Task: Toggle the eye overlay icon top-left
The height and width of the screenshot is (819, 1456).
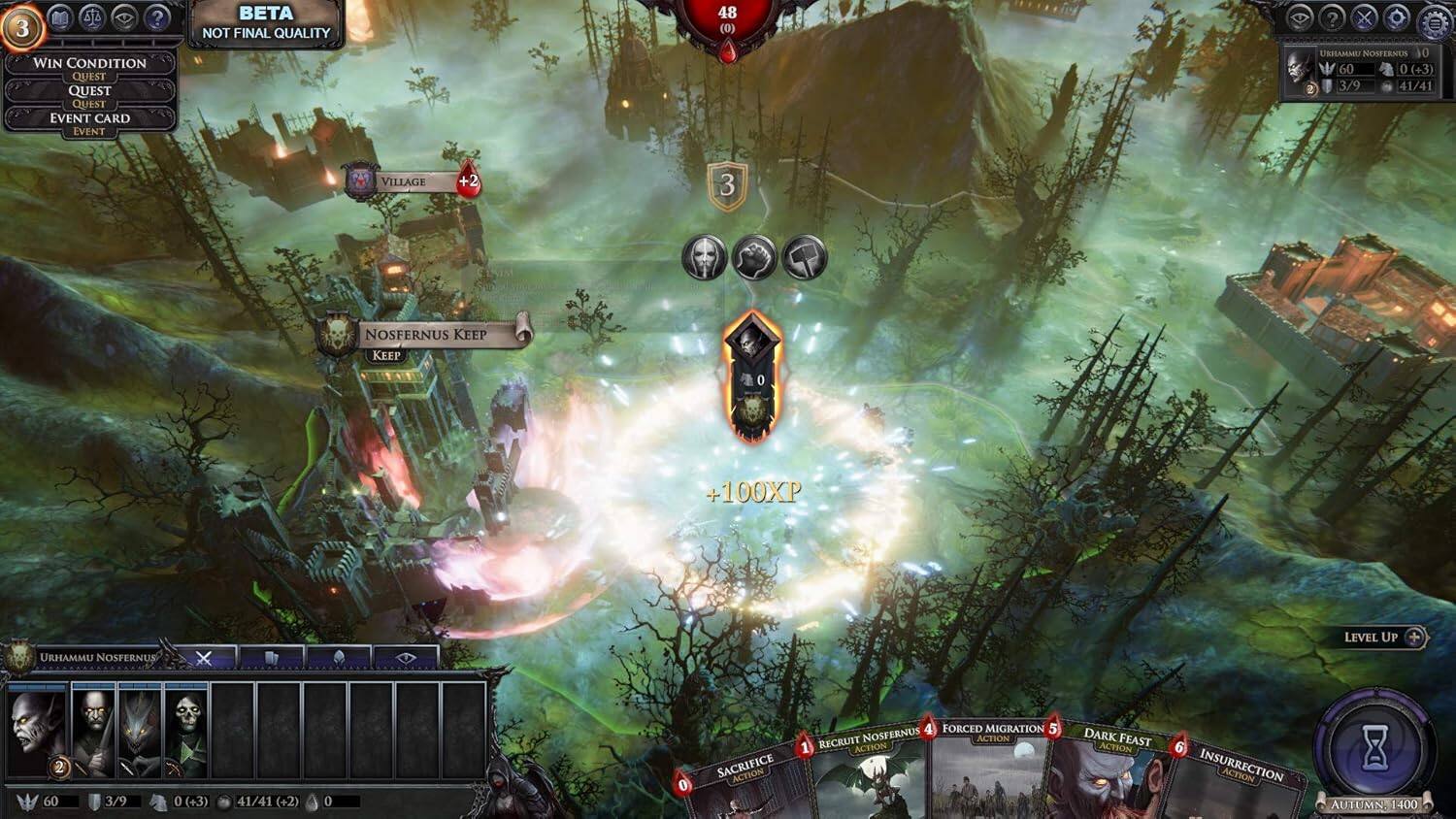Action: (123, 17)
